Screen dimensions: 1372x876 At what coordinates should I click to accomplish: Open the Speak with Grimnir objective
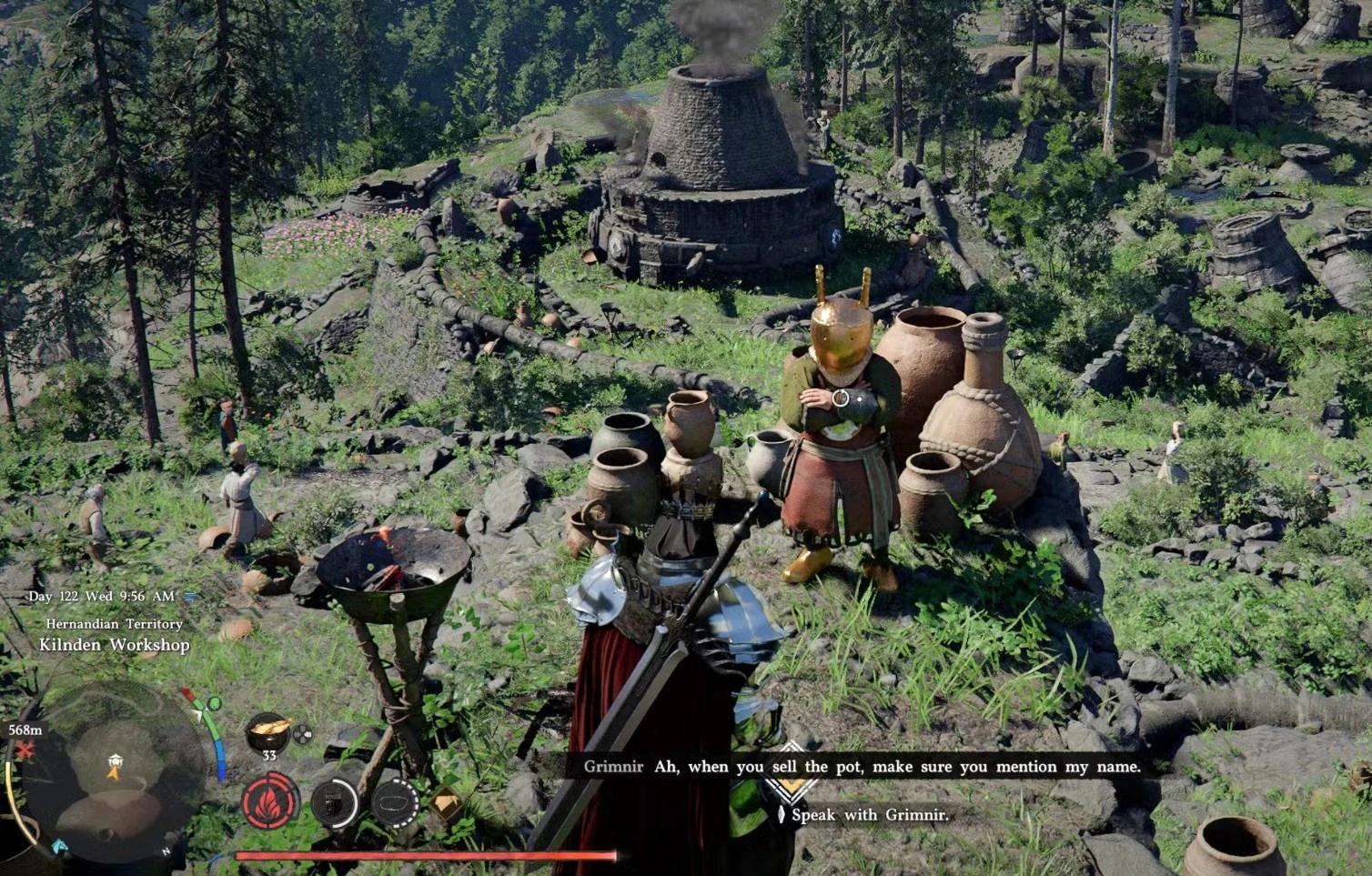pyautogui.click(x=869, y=815)
